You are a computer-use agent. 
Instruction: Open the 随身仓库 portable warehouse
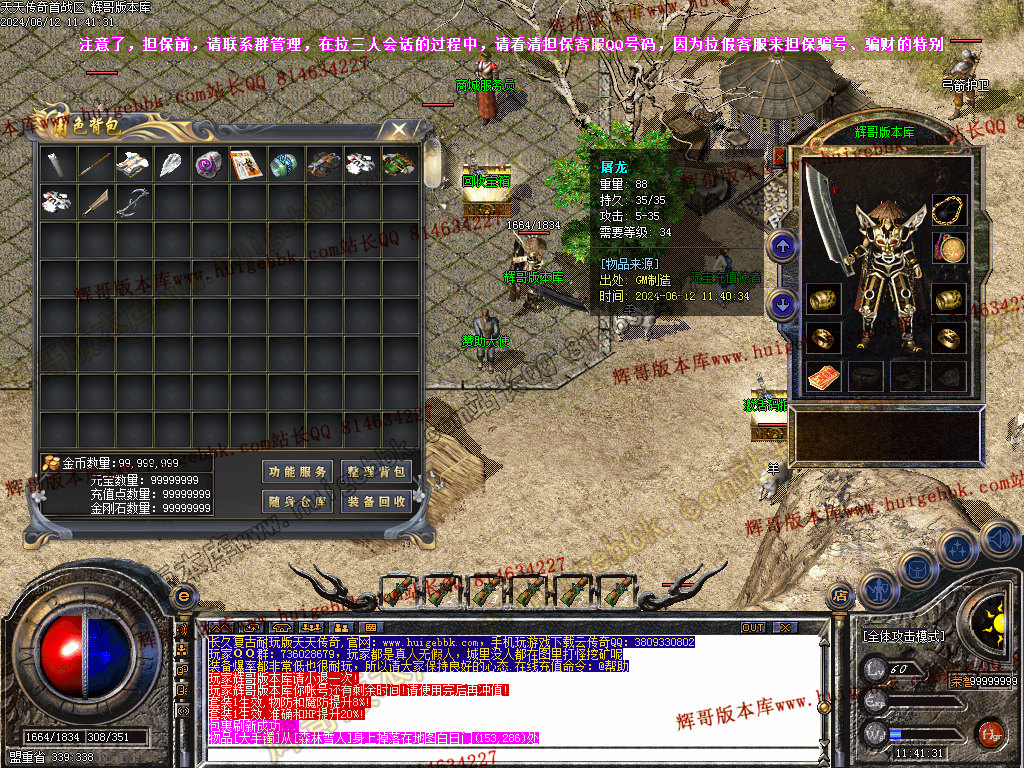(298, 502)
